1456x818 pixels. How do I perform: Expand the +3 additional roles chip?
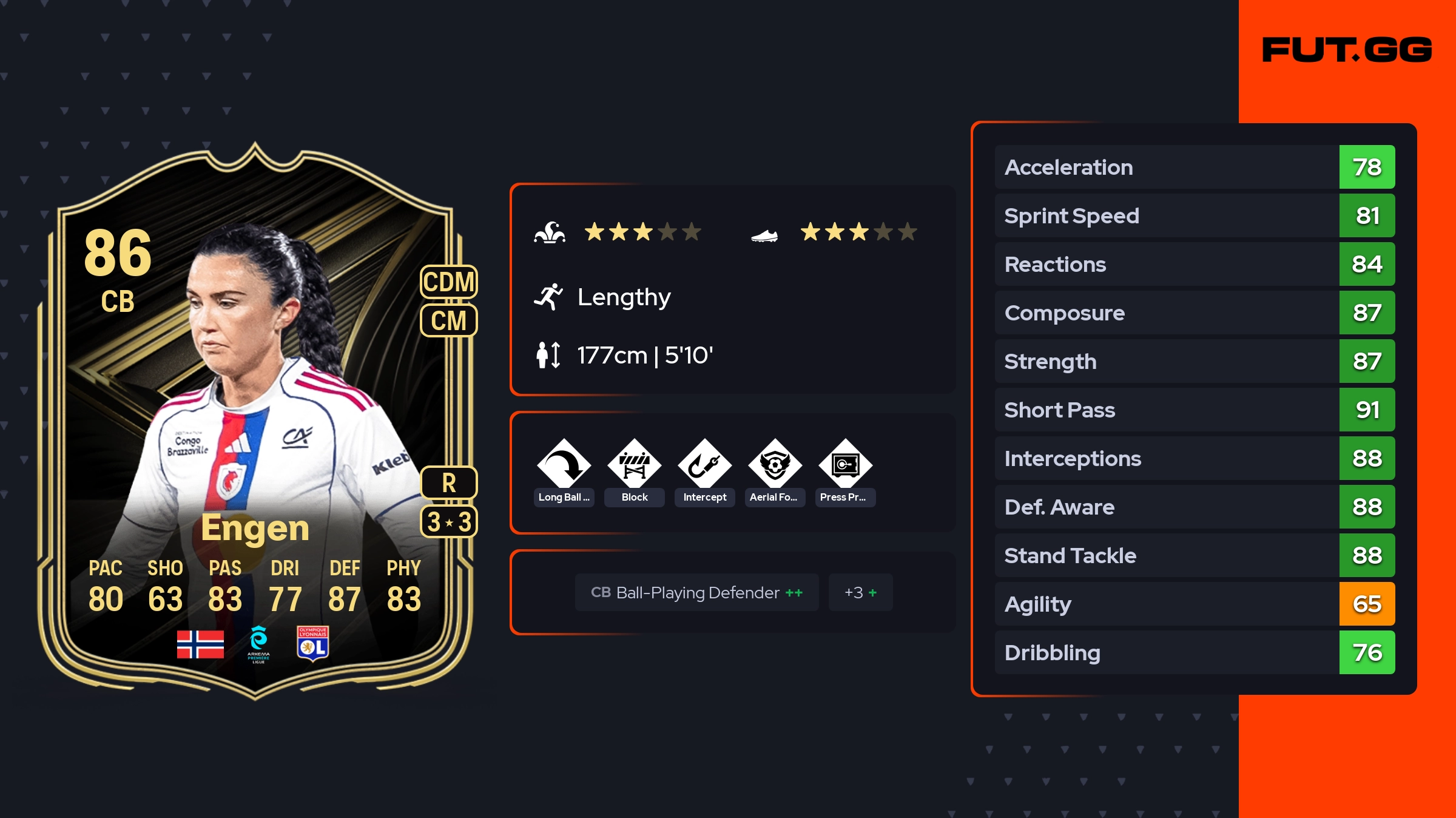[x=860, y=592]
